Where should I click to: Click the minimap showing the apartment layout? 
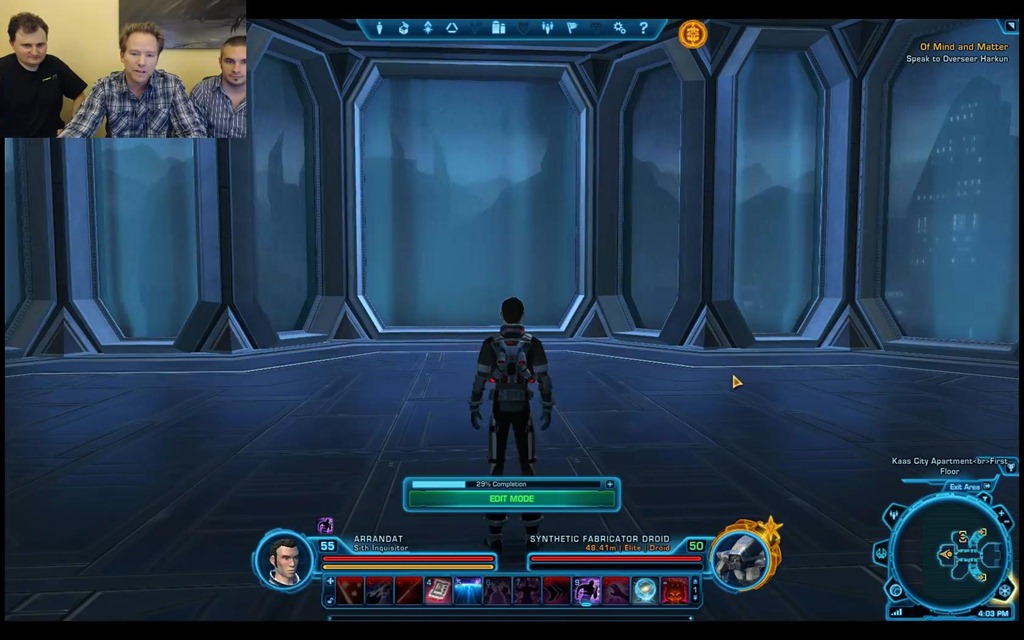pyautogui.click(x=949, y=555)
